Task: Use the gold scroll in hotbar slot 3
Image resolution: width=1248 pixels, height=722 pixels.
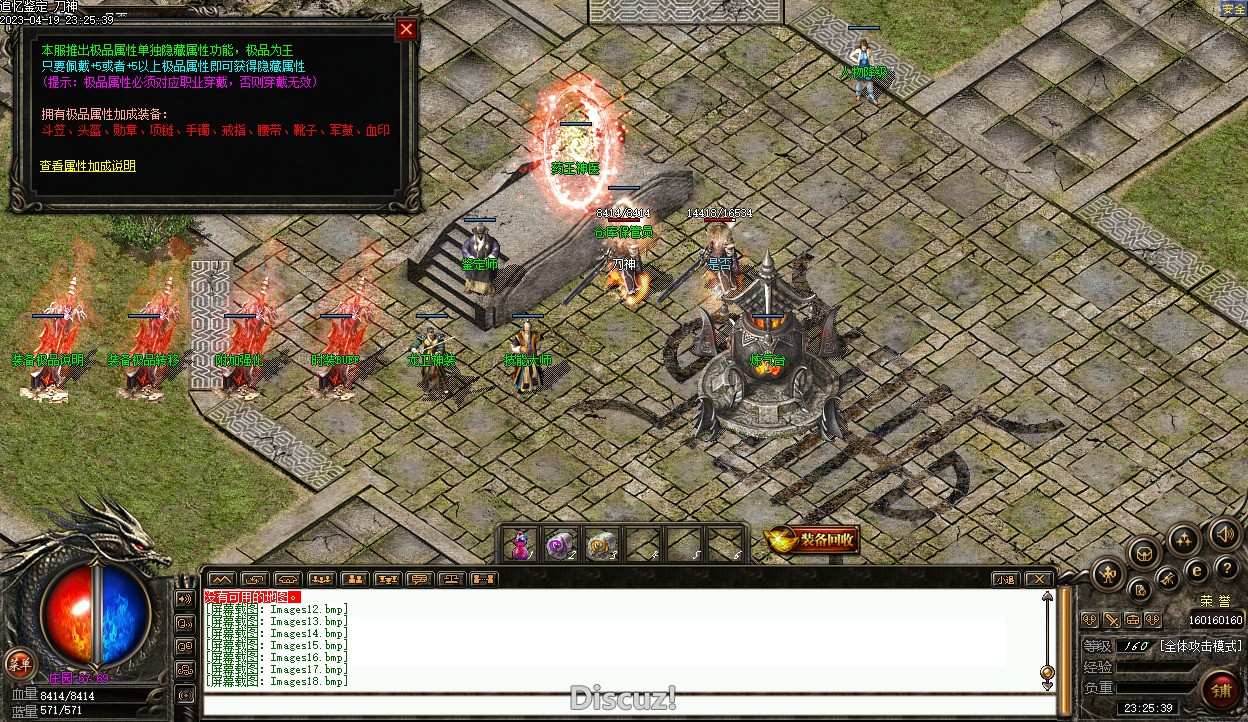Action: click(601, 545)
